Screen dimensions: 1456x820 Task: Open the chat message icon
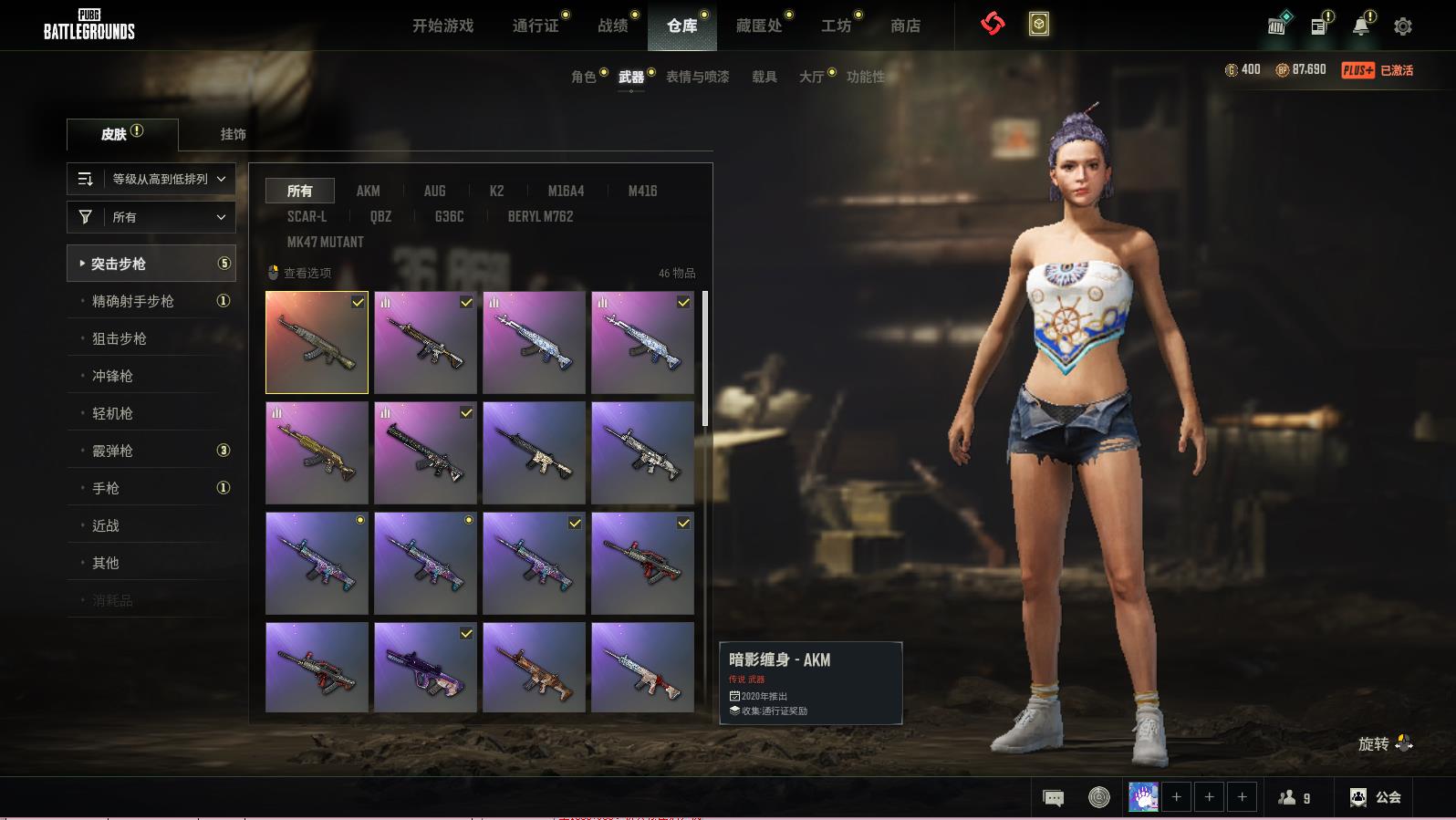[x=1053, y=798]
